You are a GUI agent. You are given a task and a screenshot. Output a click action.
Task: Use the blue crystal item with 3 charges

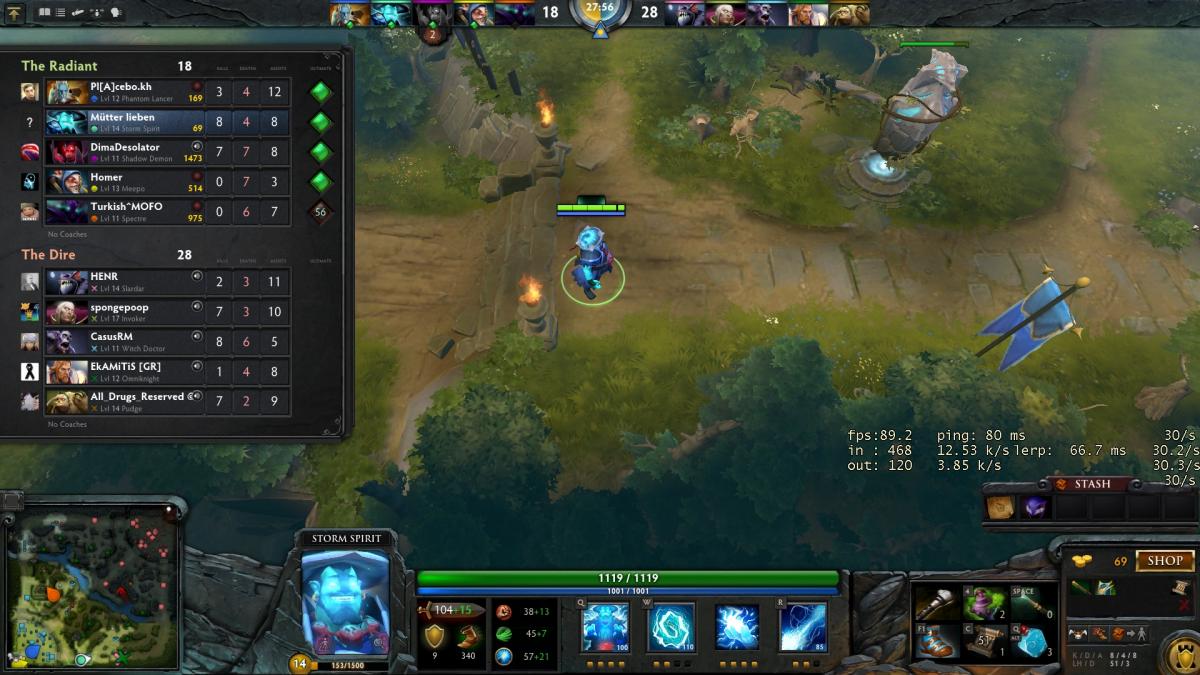[1030, 642]
